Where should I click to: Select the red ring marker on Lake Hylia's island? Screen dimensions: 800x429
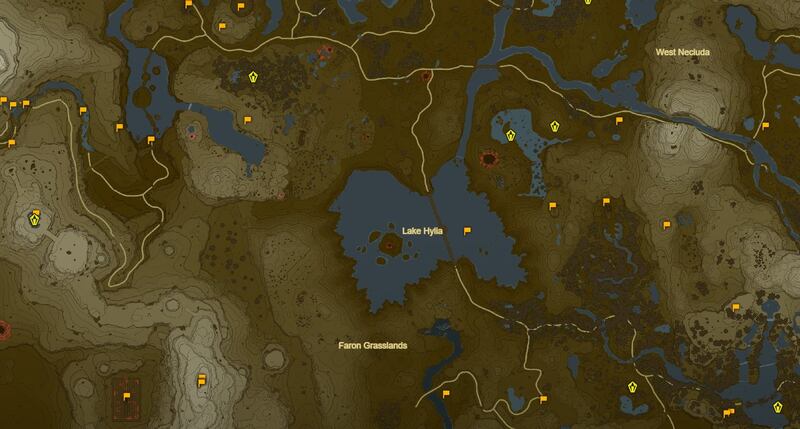point(388,241)
